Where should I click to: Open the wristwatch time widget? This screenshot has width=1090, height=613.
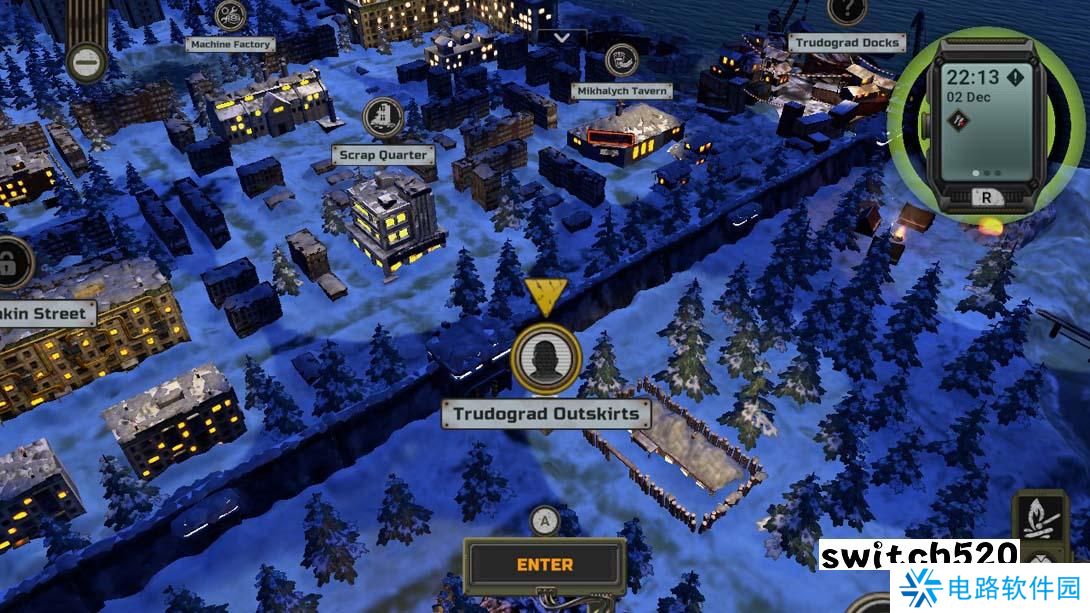[x=985, y=120]
